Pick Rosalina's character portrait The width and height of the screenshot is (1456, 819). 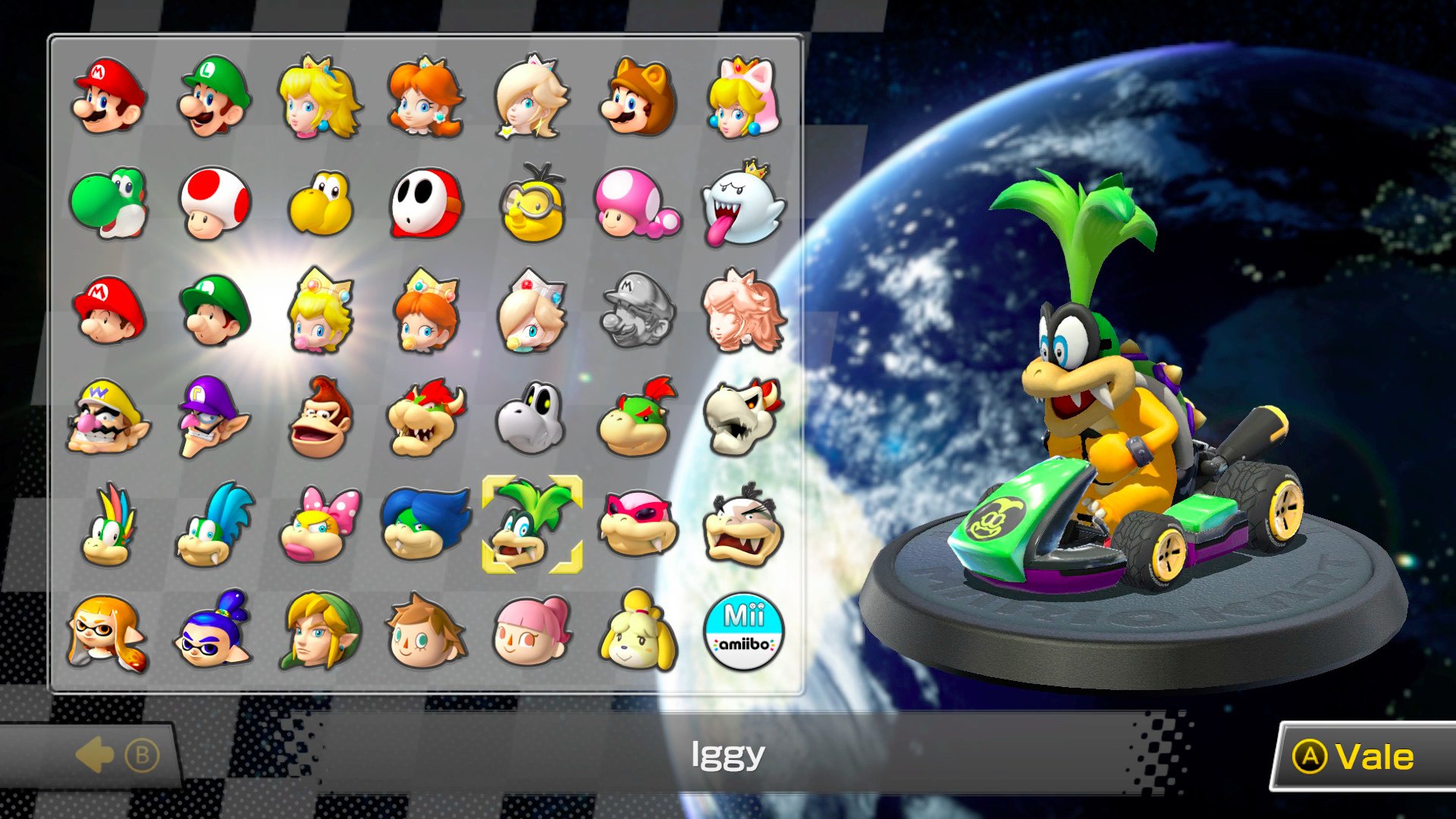tap(531, 97)
